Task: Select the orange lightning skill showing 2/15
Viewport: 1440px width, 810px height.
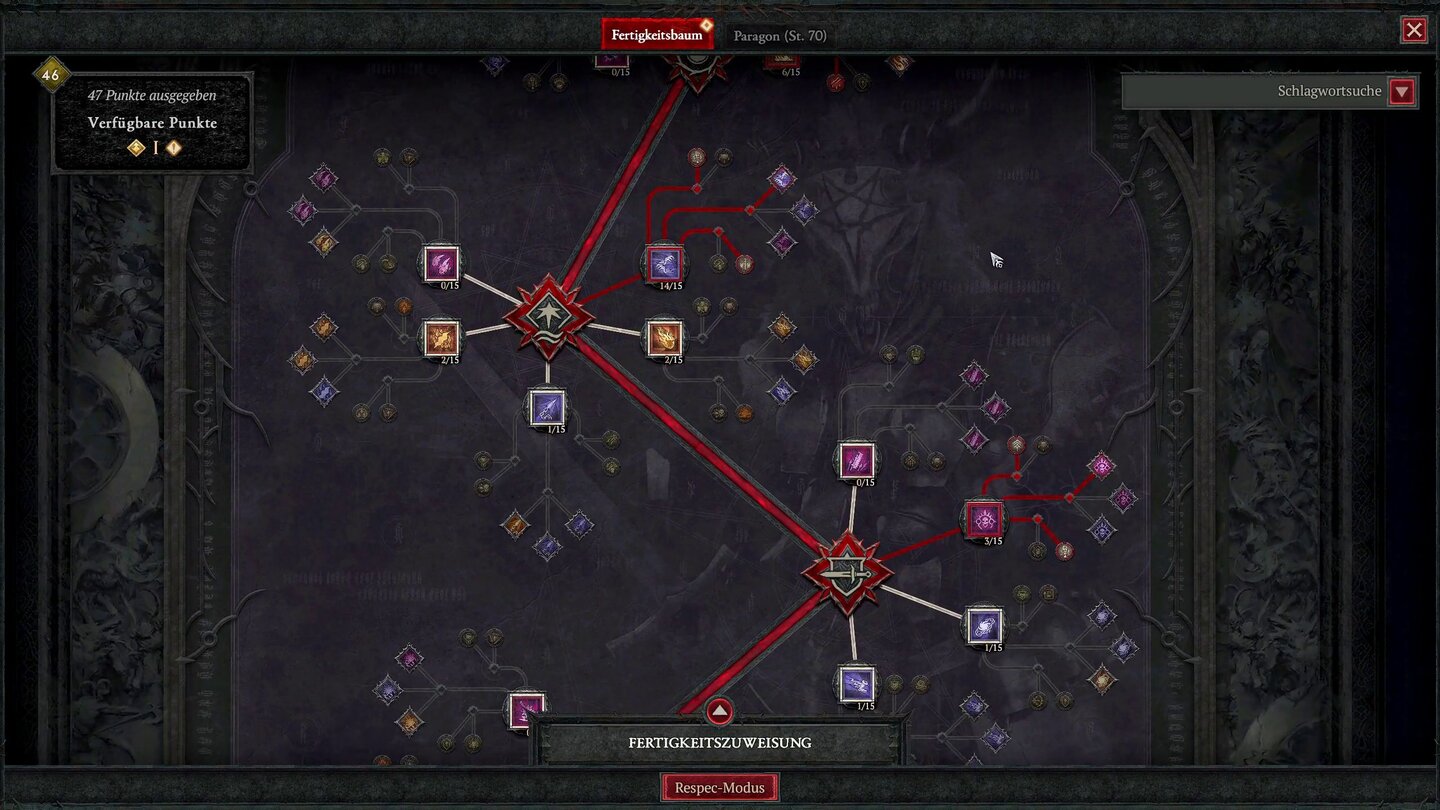Action: [440, 340]
